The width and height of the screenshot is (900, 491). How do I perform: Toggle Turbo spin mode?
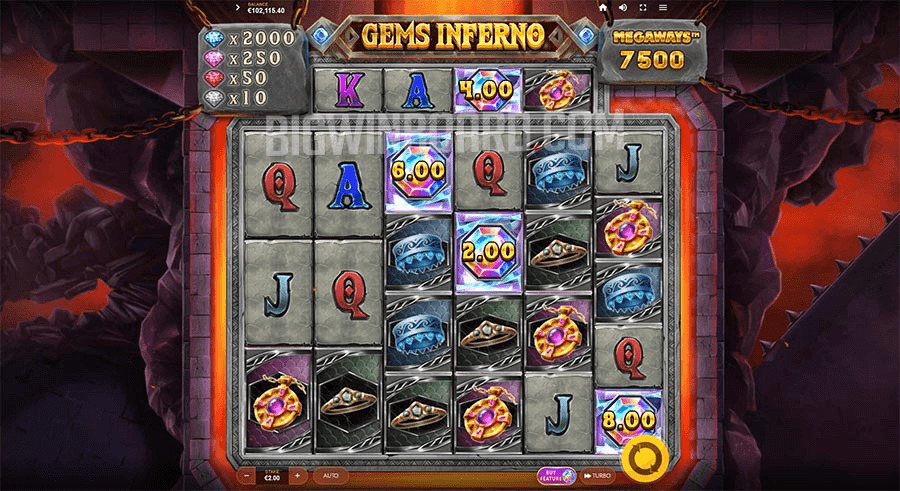point(598,476)
